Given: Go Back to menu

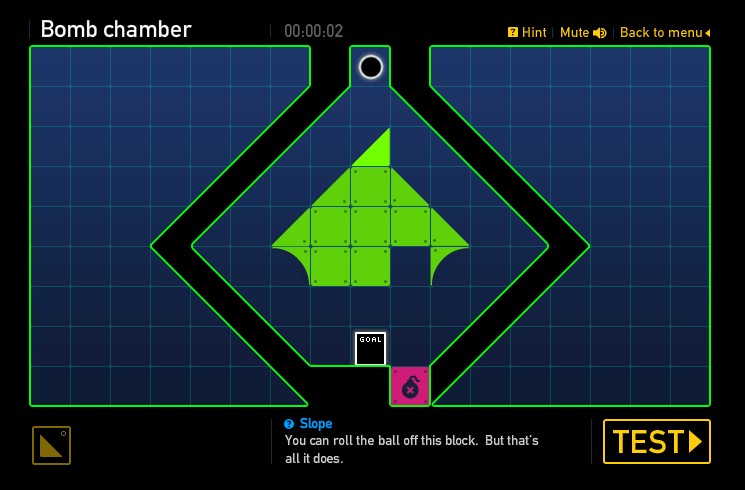Looking at the screenshot, I should point(665,33).
